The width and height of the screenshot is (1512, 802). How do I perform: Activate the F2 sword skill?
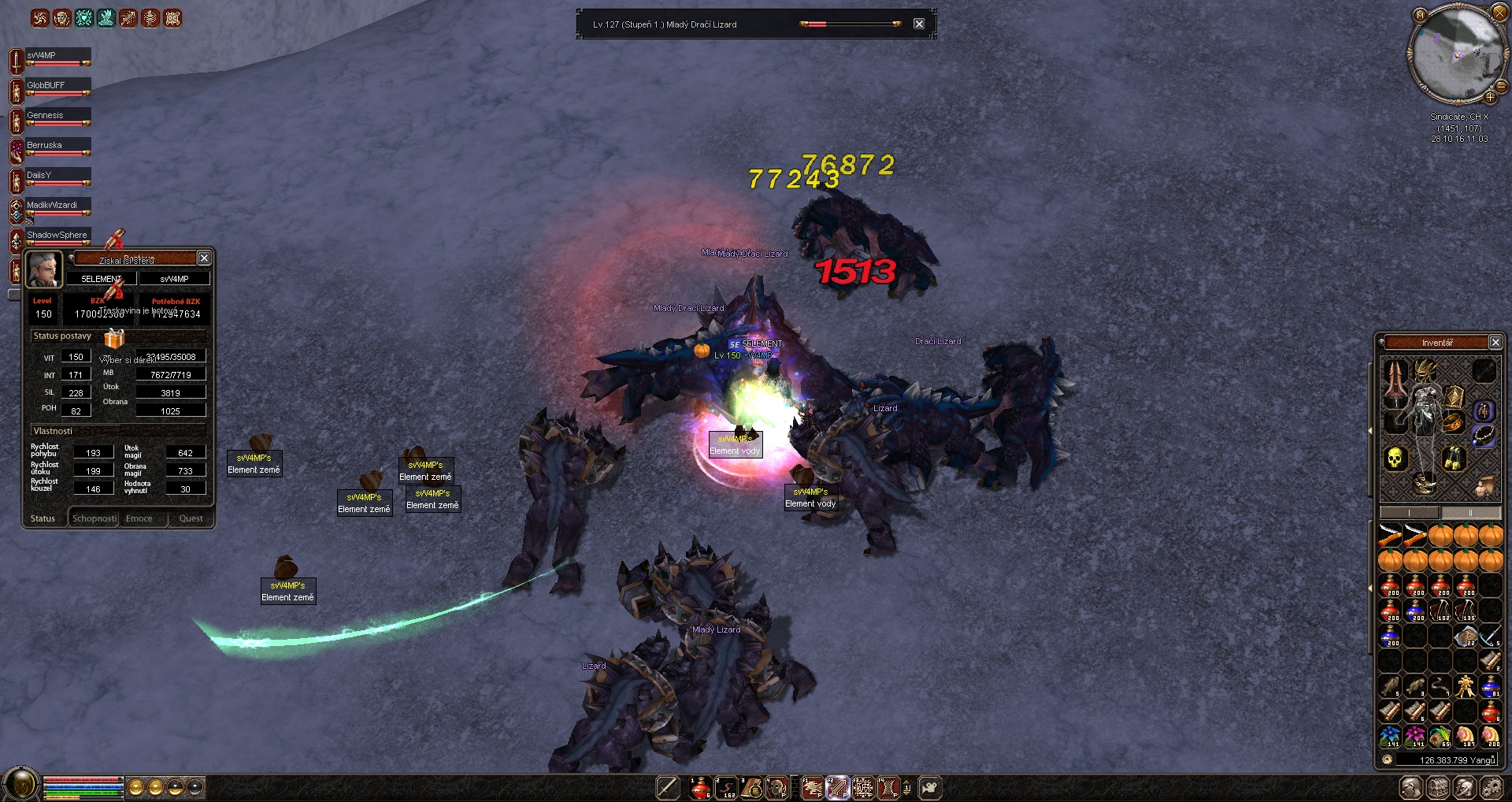(837, 788)
